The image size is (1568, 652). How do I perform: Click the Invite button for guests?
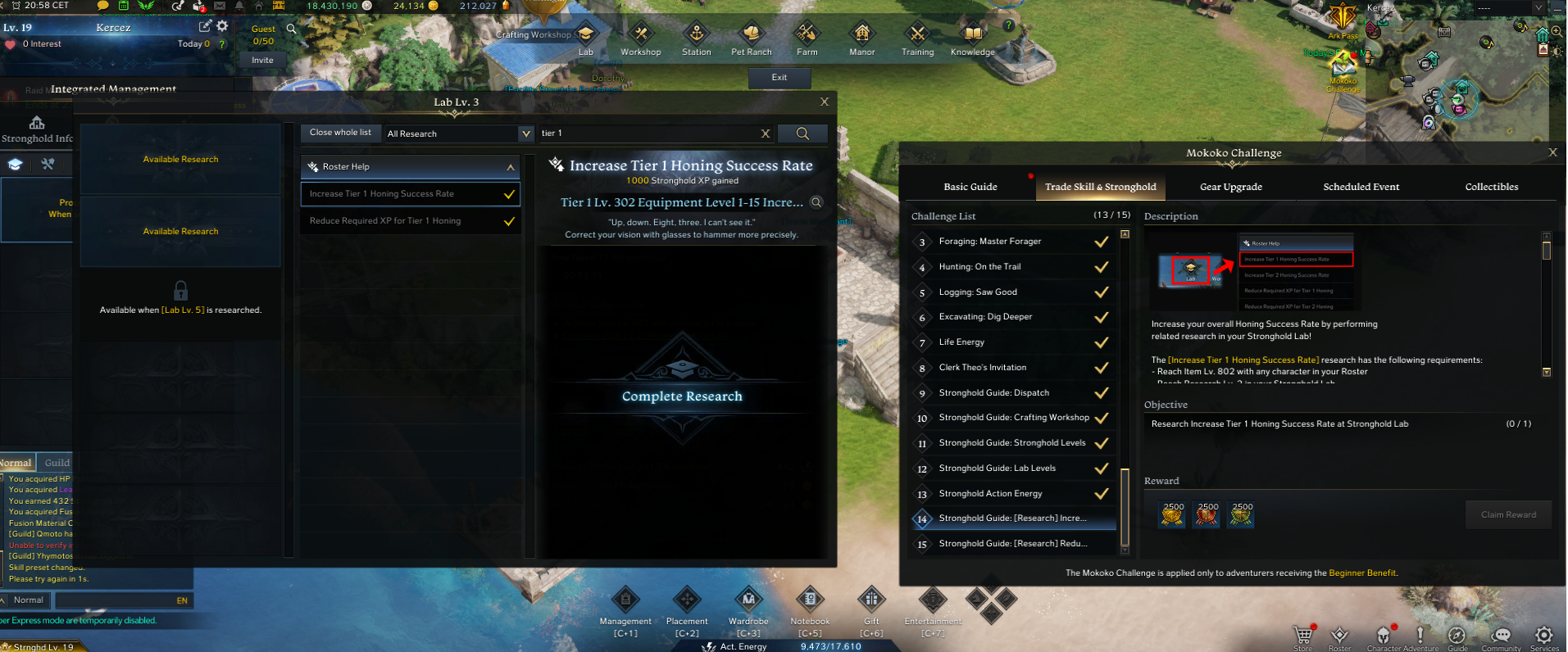point(262,61)
